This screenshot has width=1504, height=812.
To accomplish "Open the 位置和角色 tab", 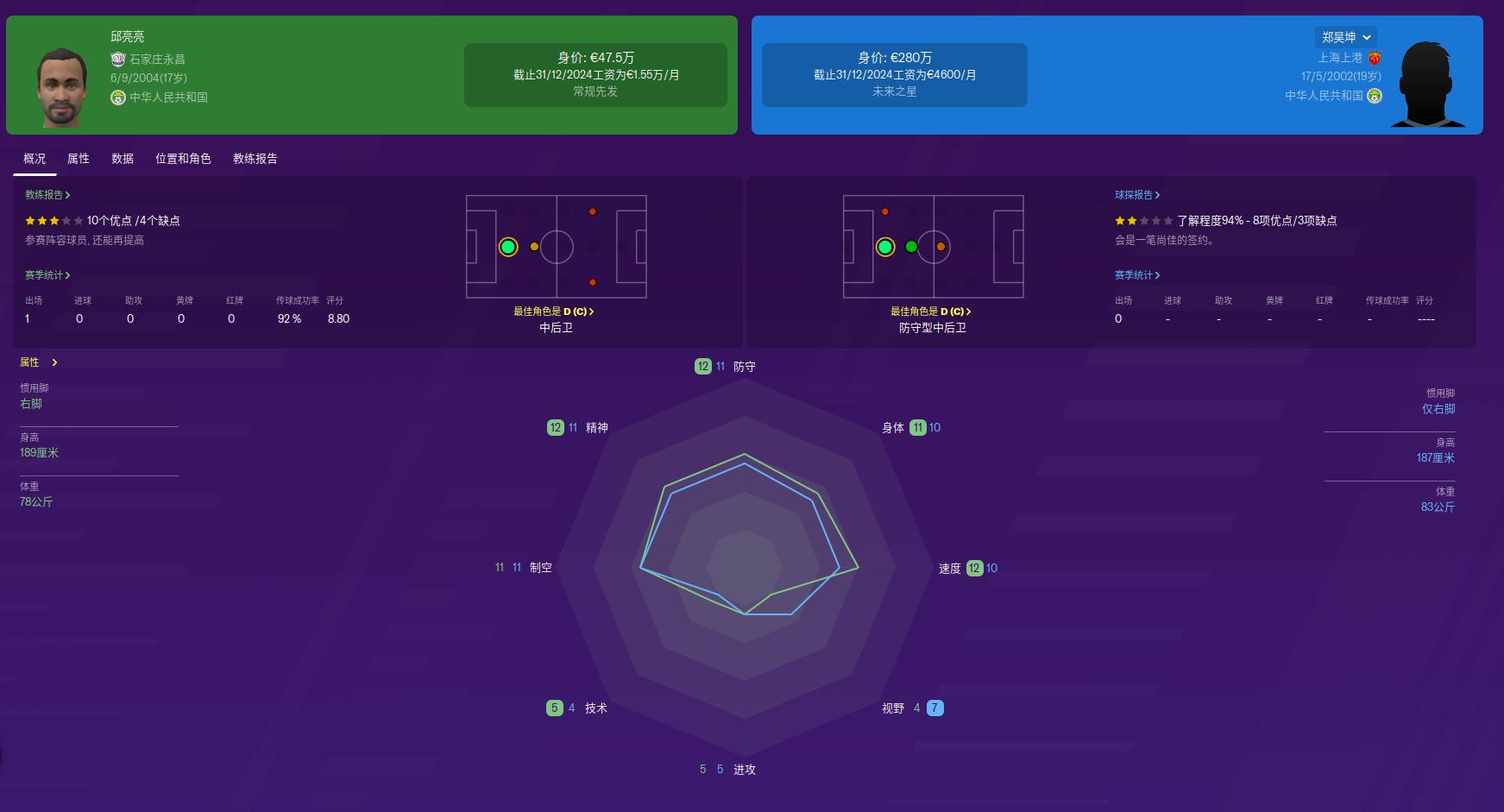I will tap(184, 158).
